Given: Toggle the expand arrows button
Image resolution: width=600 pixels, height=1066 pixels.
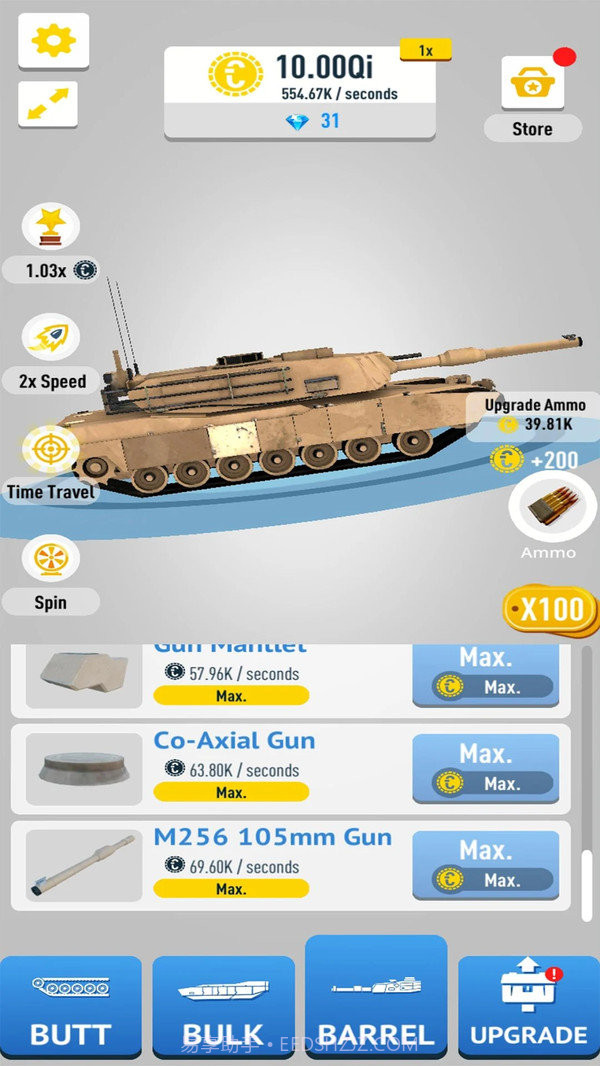Looking at the screenshot, I should point(48,104).
